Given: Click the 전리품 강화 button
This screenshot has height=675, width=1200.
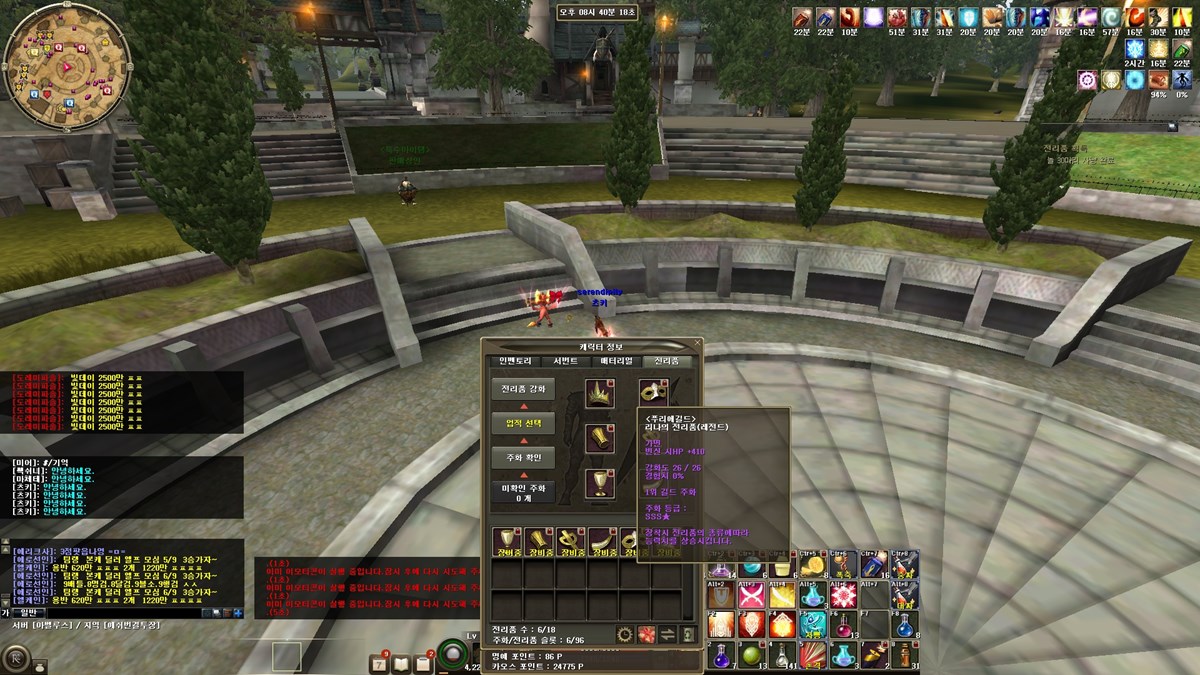Looking at the screenshot, I should (522, 389).
